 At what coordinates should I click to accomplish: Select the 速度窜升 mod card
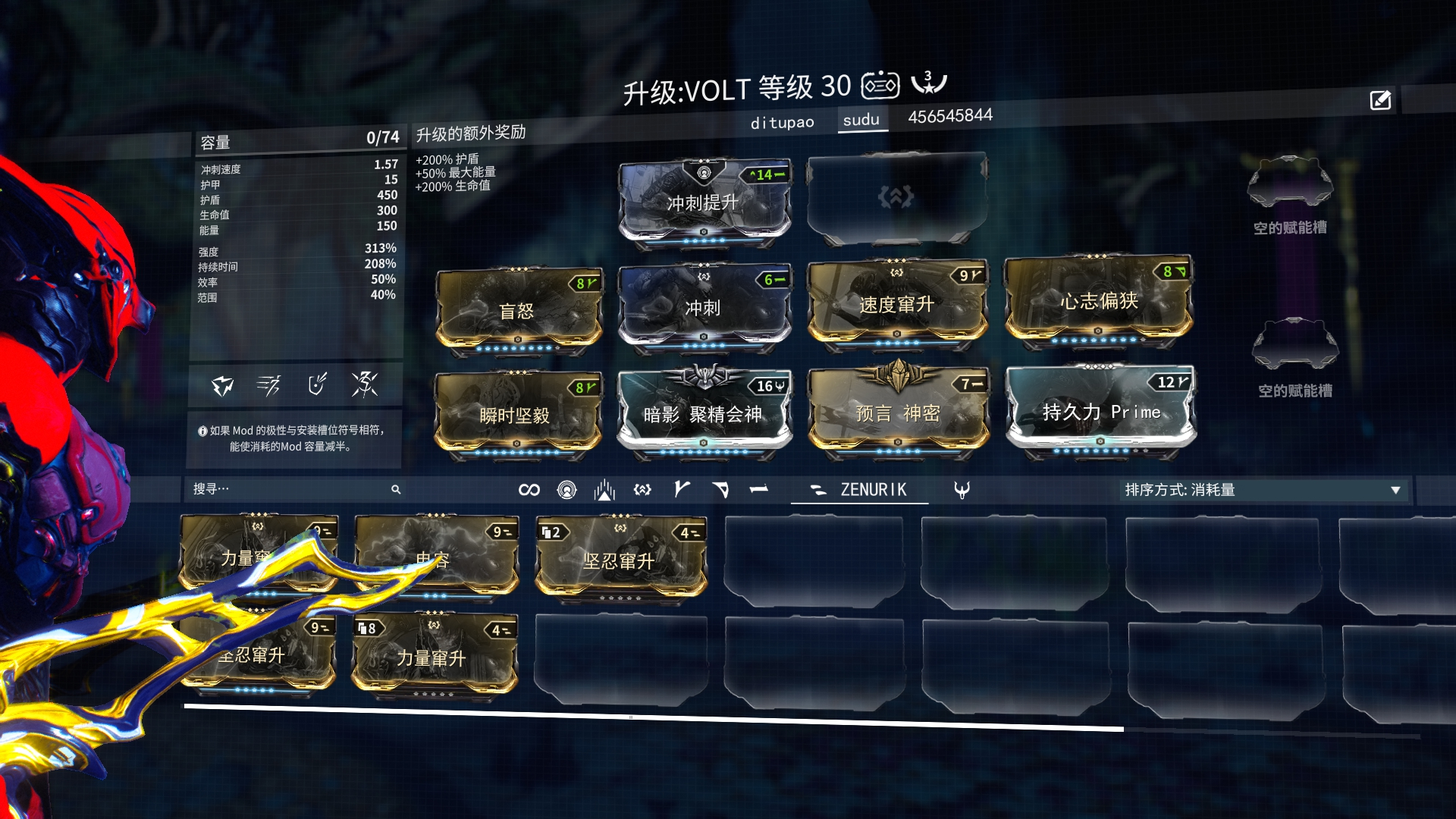click(x=897, y=305)
